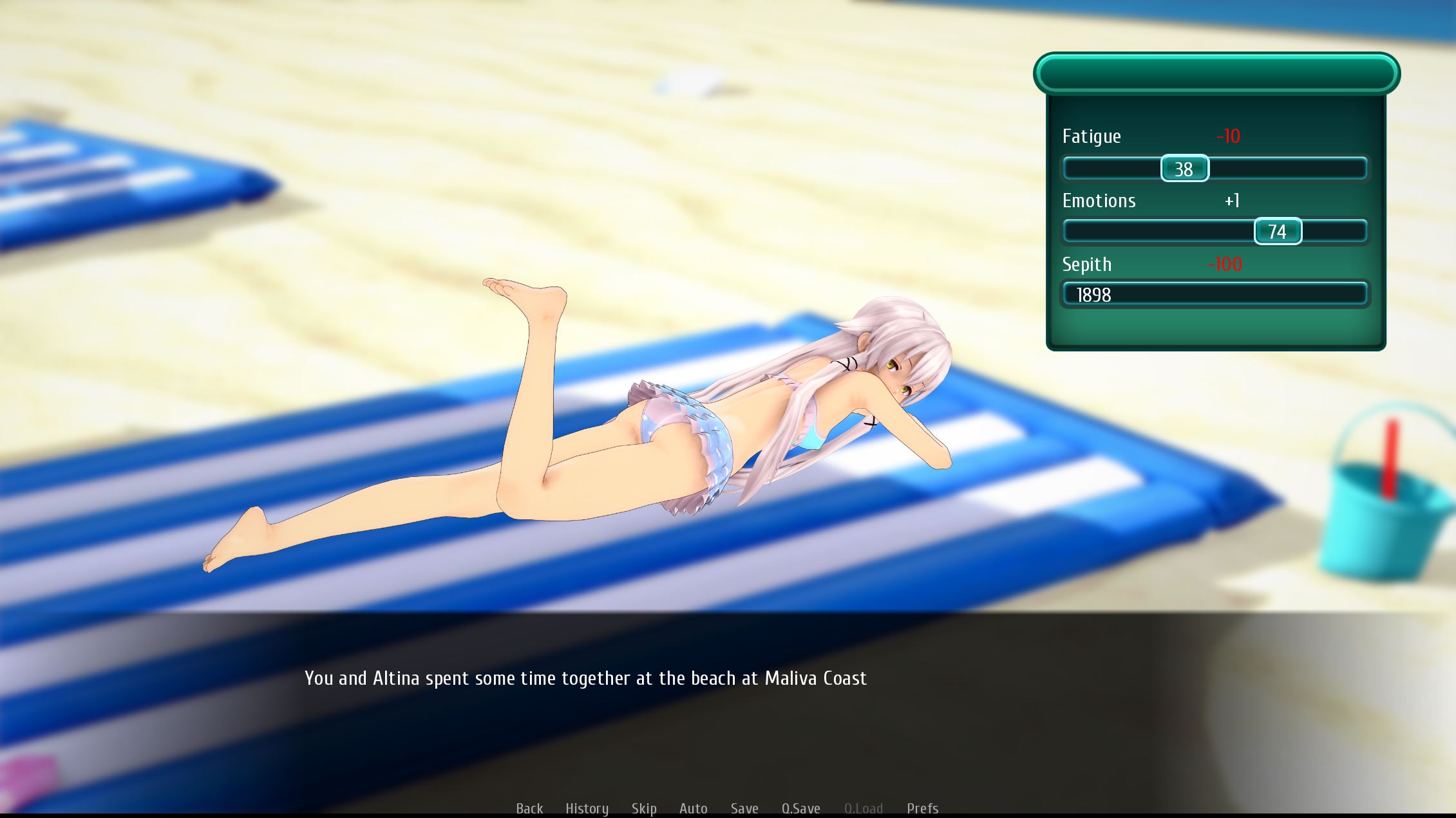Screen dimensions: 1456x818
Task: Click the Maliva Coast narration text to advance
Action: [x=586, y=678]
